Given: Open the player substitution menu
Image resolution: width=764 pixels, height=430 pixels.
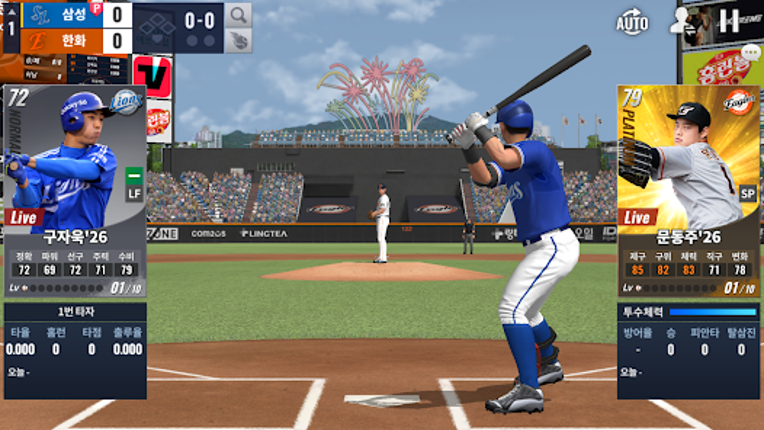Looking at the screenshot, I should [x=684, y=21].
